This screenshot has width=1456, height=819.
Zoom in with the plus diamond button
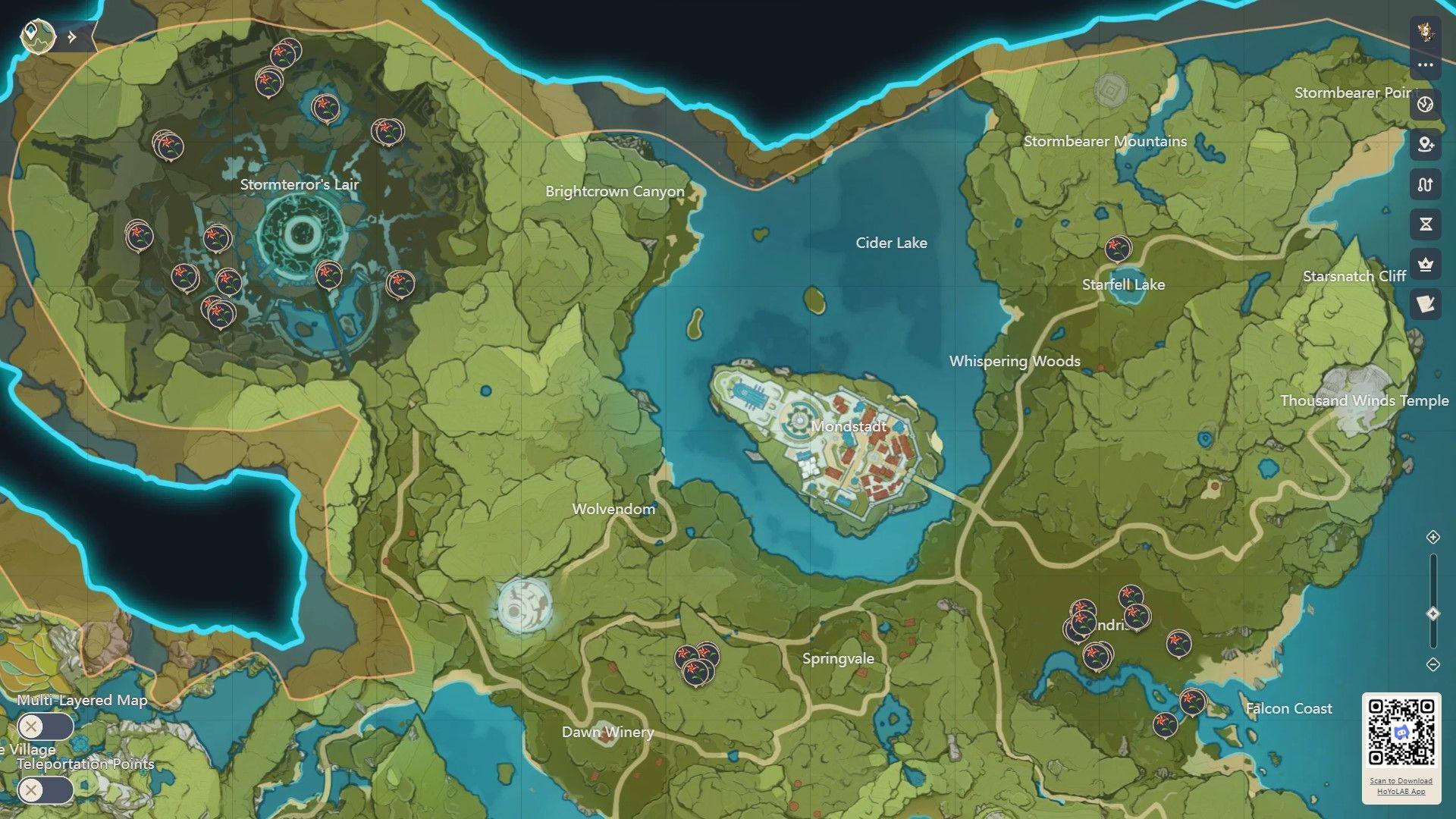click(1432, 537)
